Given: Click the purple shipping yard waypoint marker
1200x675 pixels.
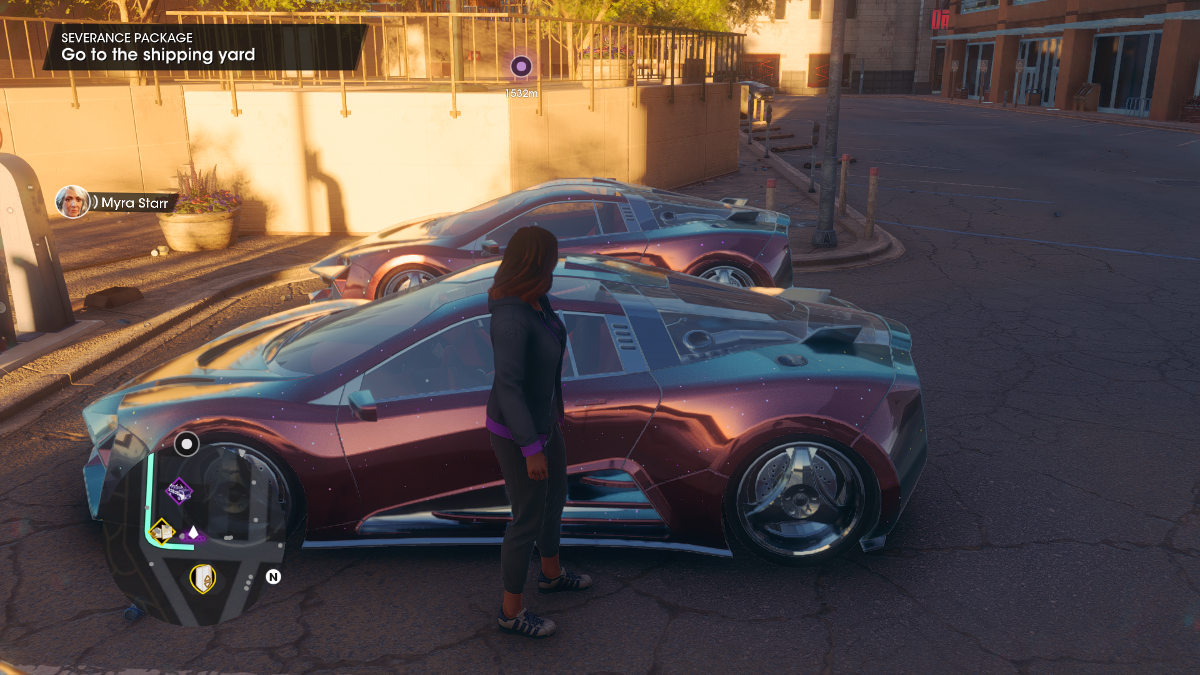Looking at the screenshot, I should pos(520,67).
